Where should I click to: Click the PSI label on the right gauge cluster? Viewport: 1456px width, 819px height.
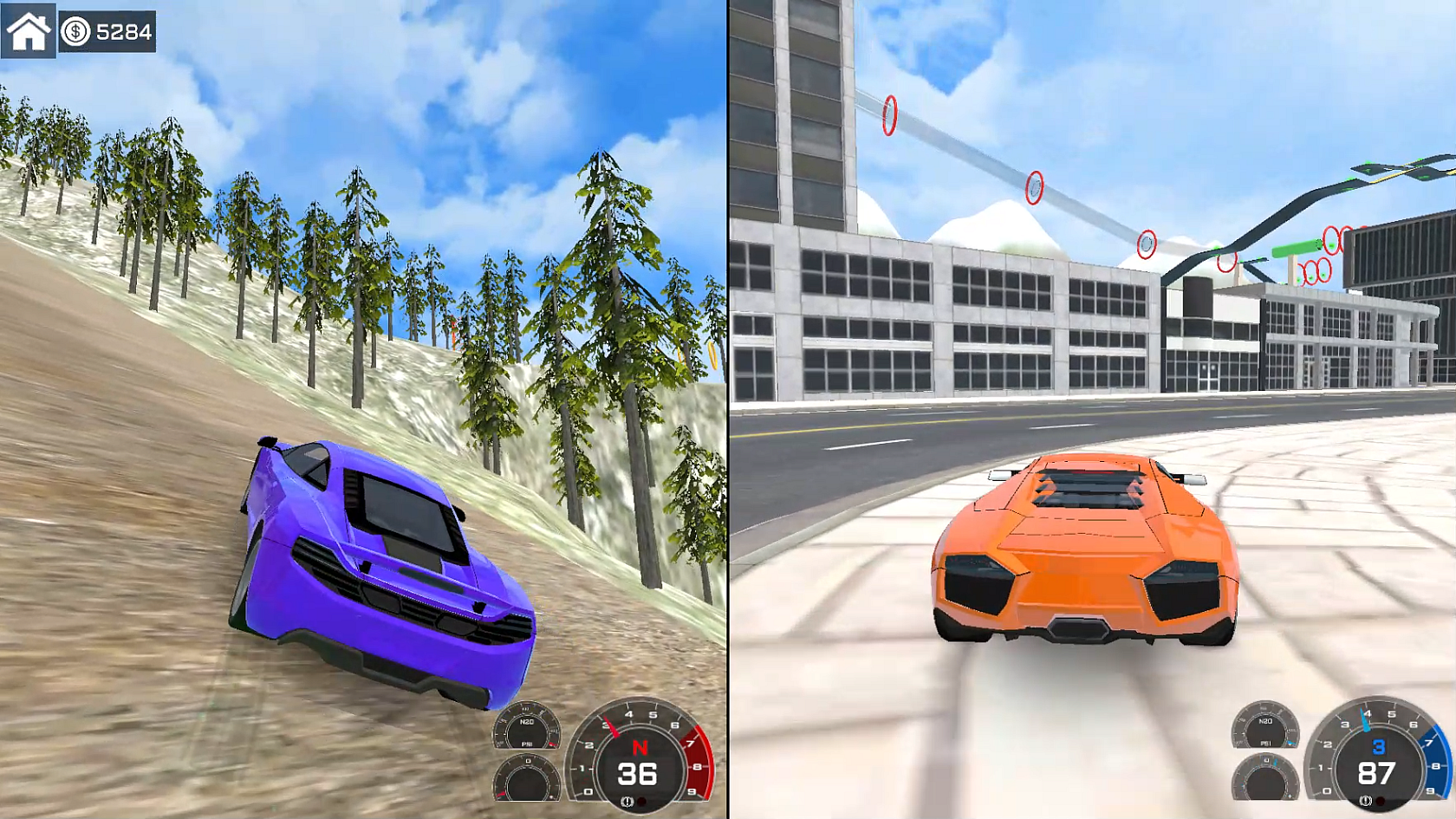tap(1265, 744)
